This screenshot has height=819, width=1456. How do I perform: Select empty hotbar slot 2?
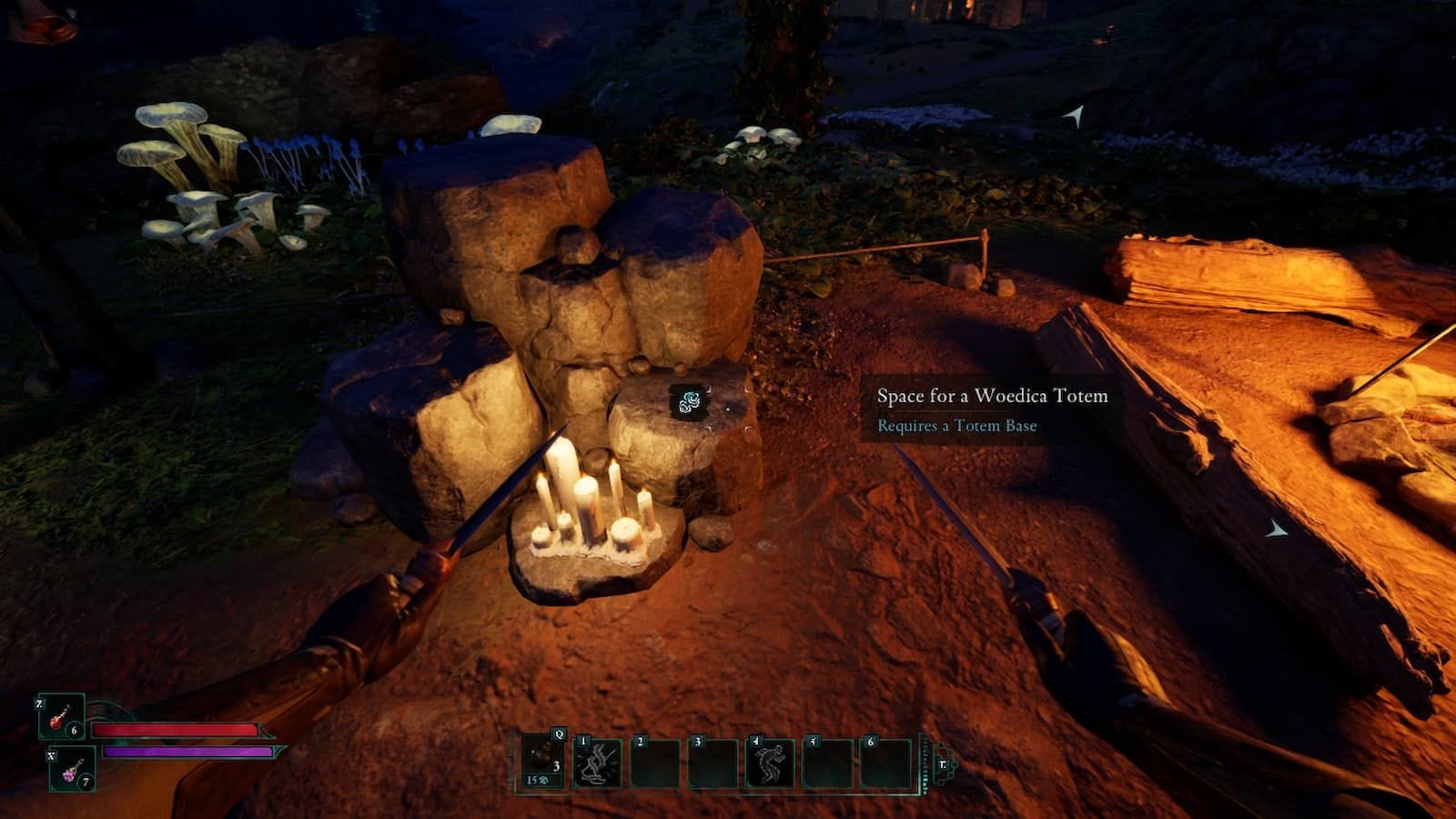[x=654, y=762]
